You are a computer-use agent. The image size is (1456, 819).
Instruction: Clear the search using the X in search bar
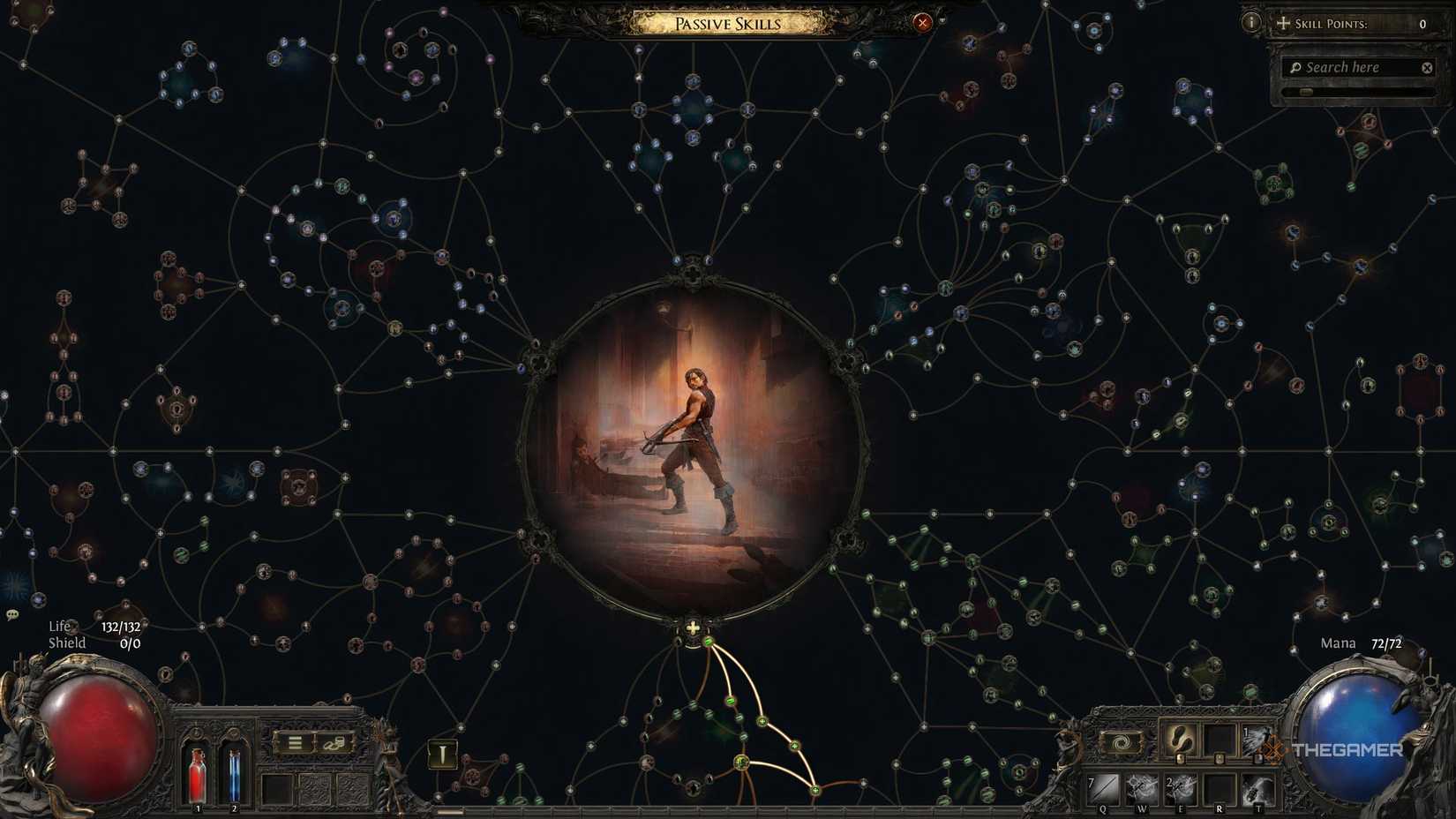tap(1427, 67)
